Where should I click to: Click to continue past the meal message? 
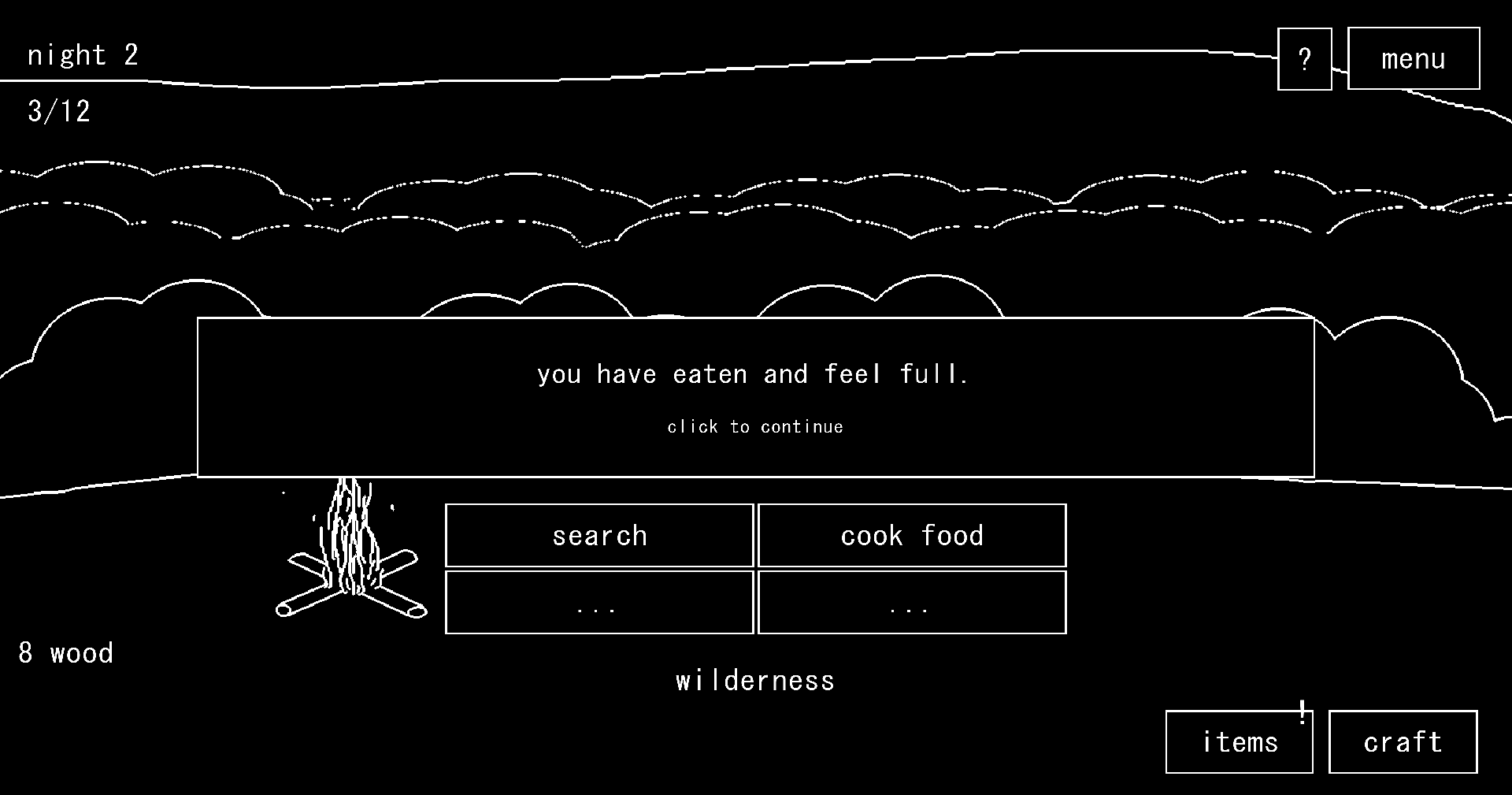pyautogui.click(x=754, y=426)
